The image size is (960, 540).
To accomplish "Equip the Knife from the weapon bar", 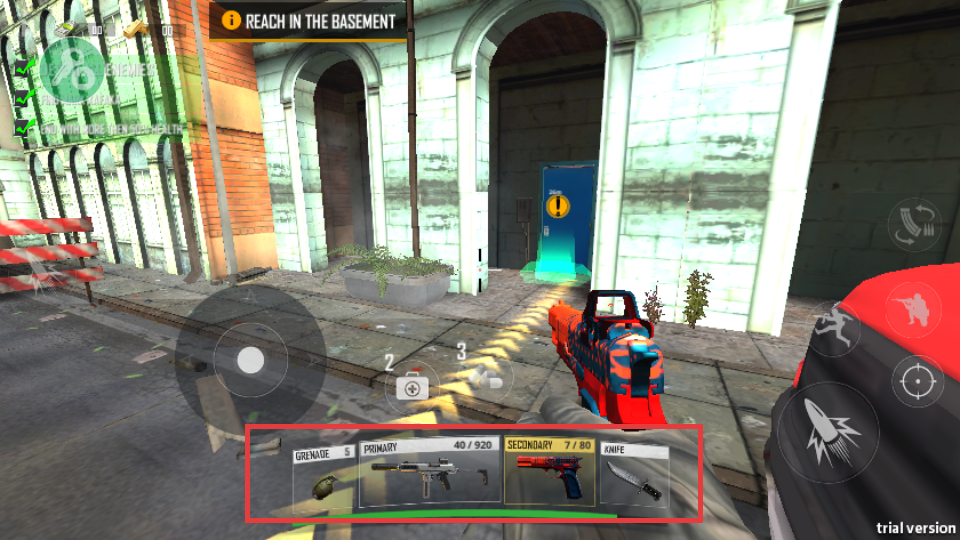I will tap(634, 477).
